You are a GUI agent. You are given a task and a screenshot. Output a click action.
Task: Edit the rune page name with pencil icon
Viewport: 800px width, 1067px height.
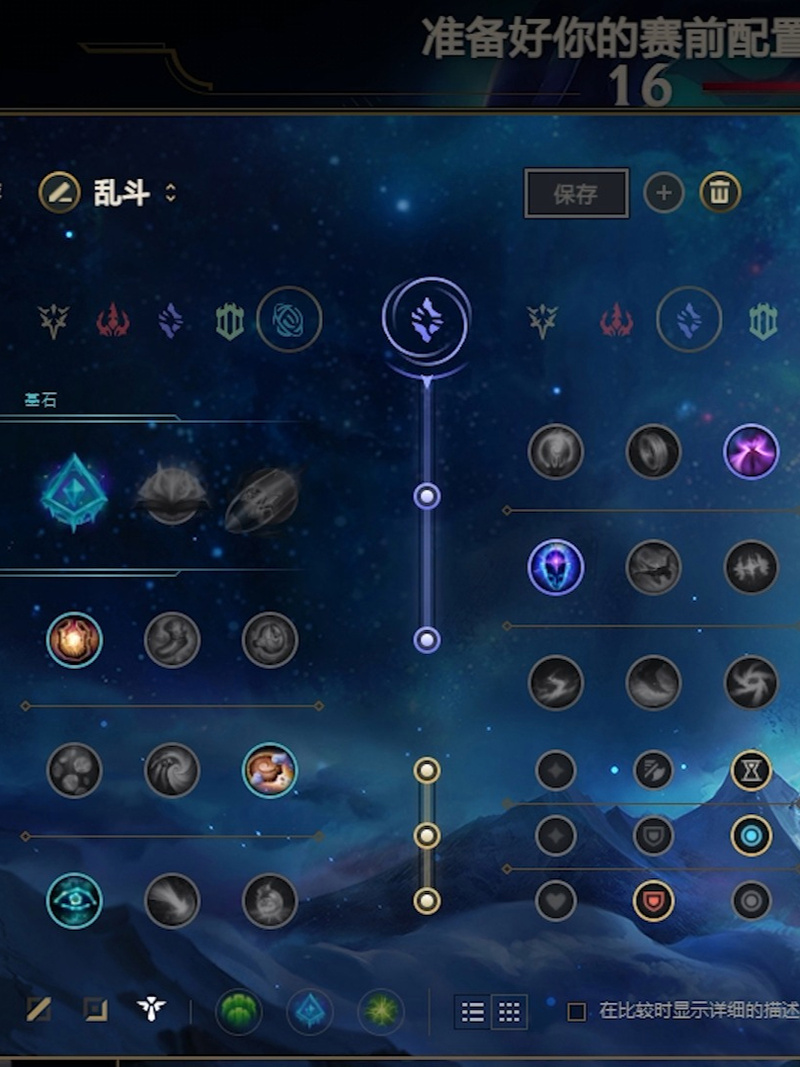tap(59, 192)
